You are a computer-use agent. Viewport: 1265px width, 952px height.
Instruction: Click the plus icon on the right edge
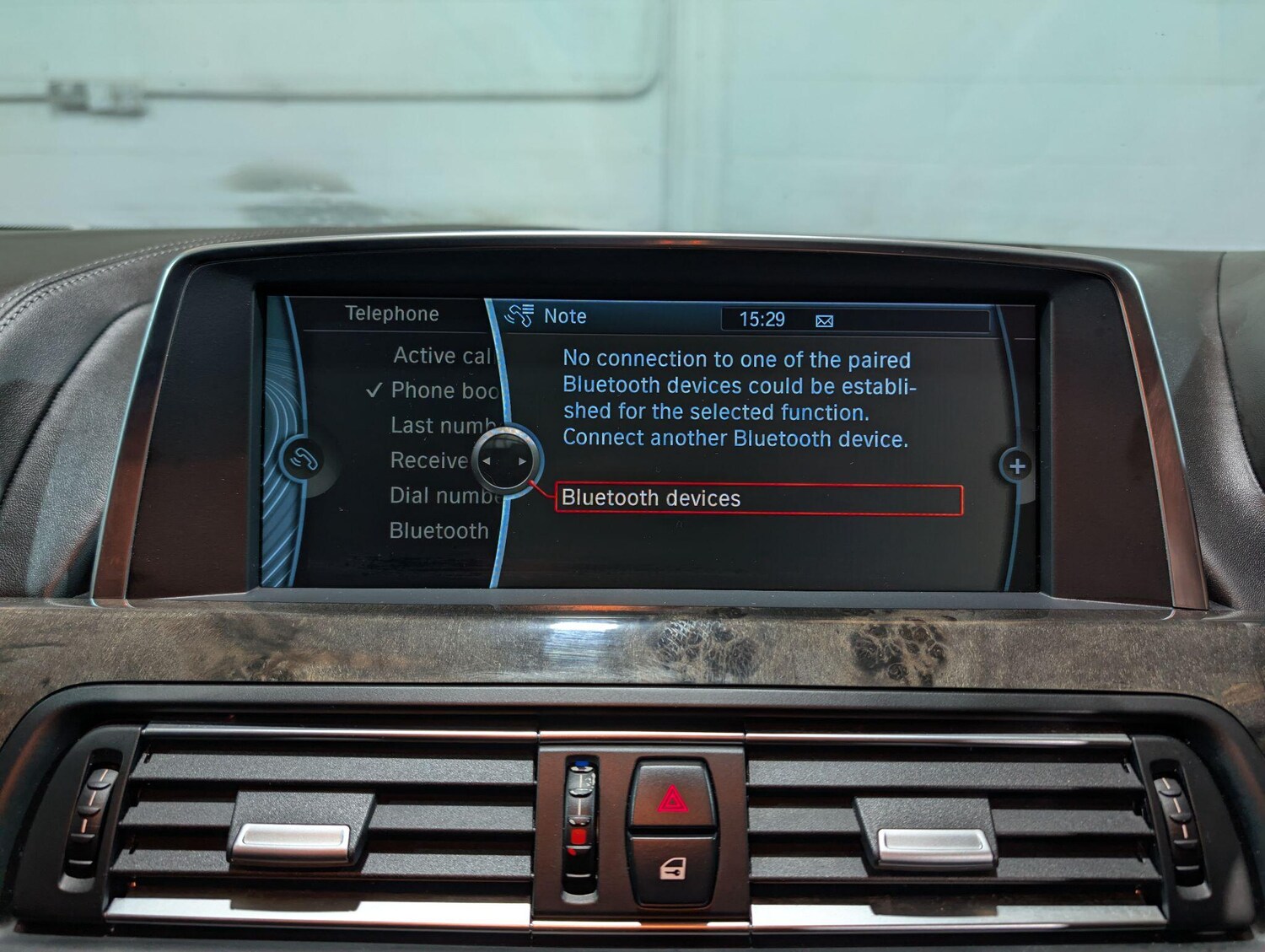(x=1016, y=465)
